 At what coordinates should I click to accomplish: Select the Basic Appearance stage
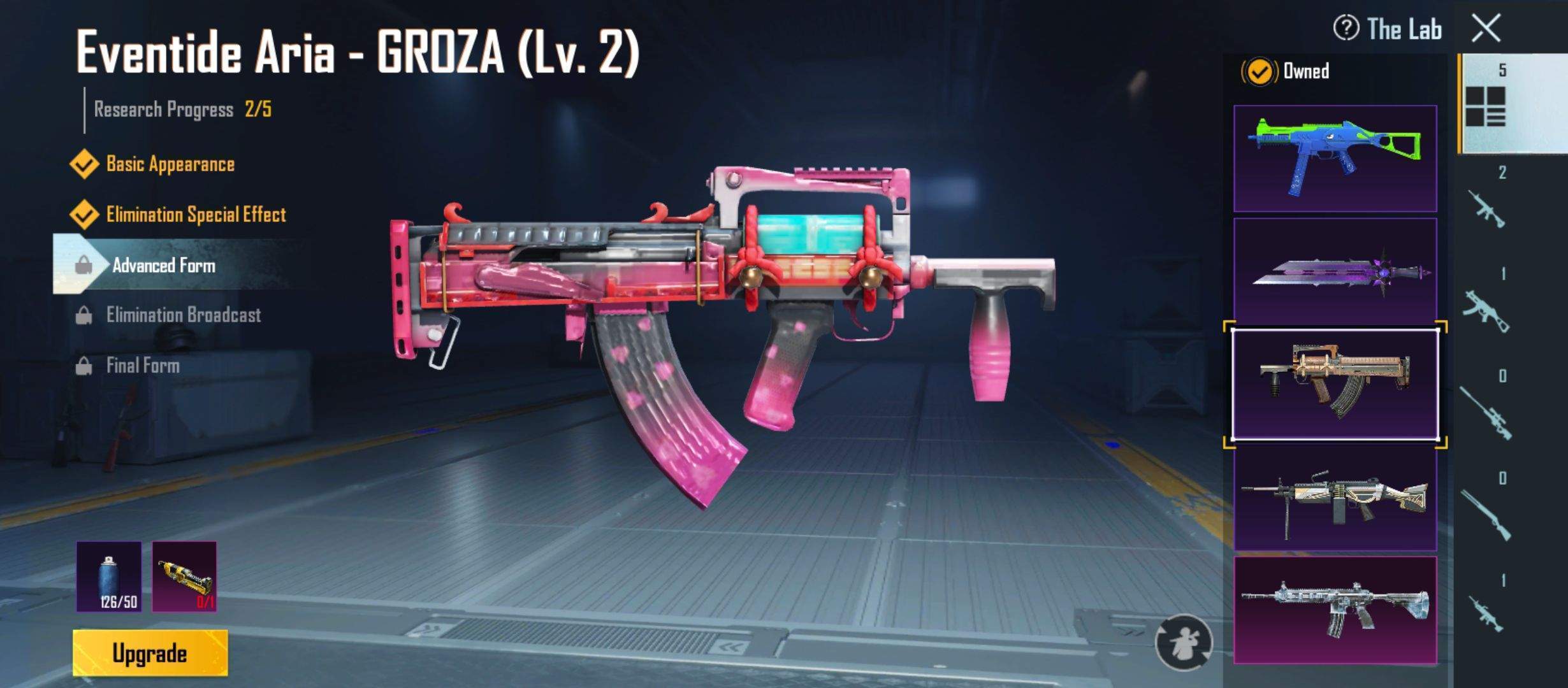click(x=170, y=164)
